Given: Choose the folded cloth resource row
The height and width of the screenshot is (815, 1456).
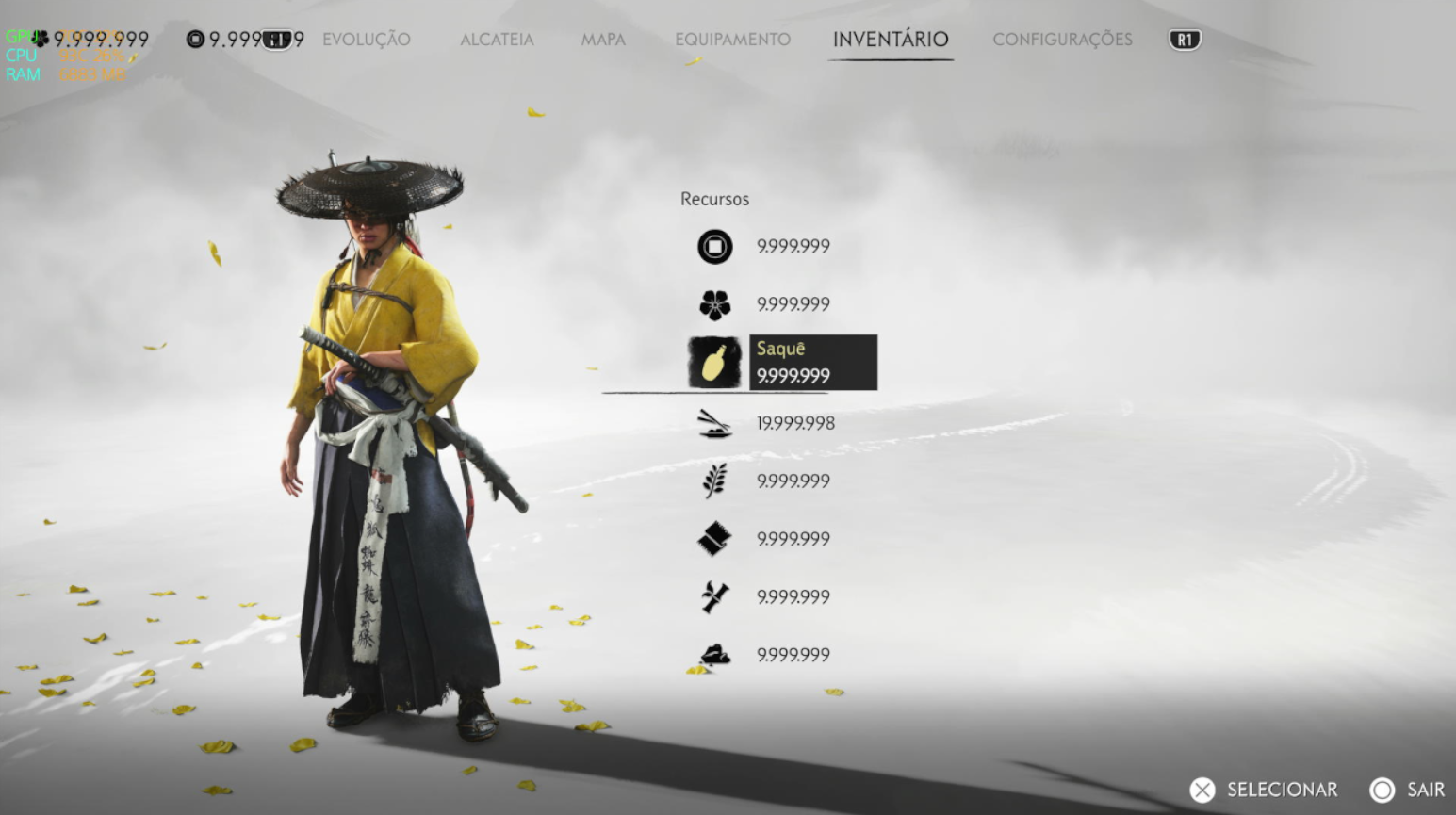Looking at the screenshot, I should click(763, 539).
